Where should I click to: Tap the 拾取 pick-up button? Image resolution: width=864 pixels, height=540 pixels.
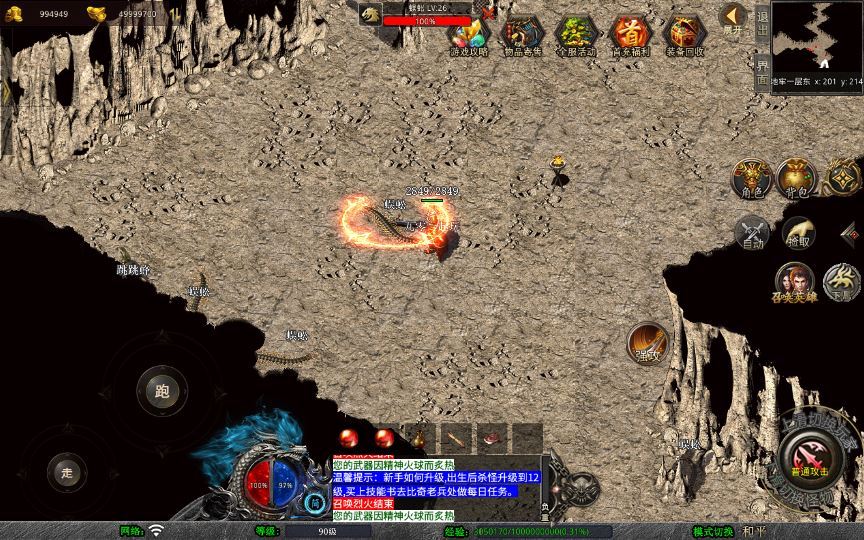point(798,233)
